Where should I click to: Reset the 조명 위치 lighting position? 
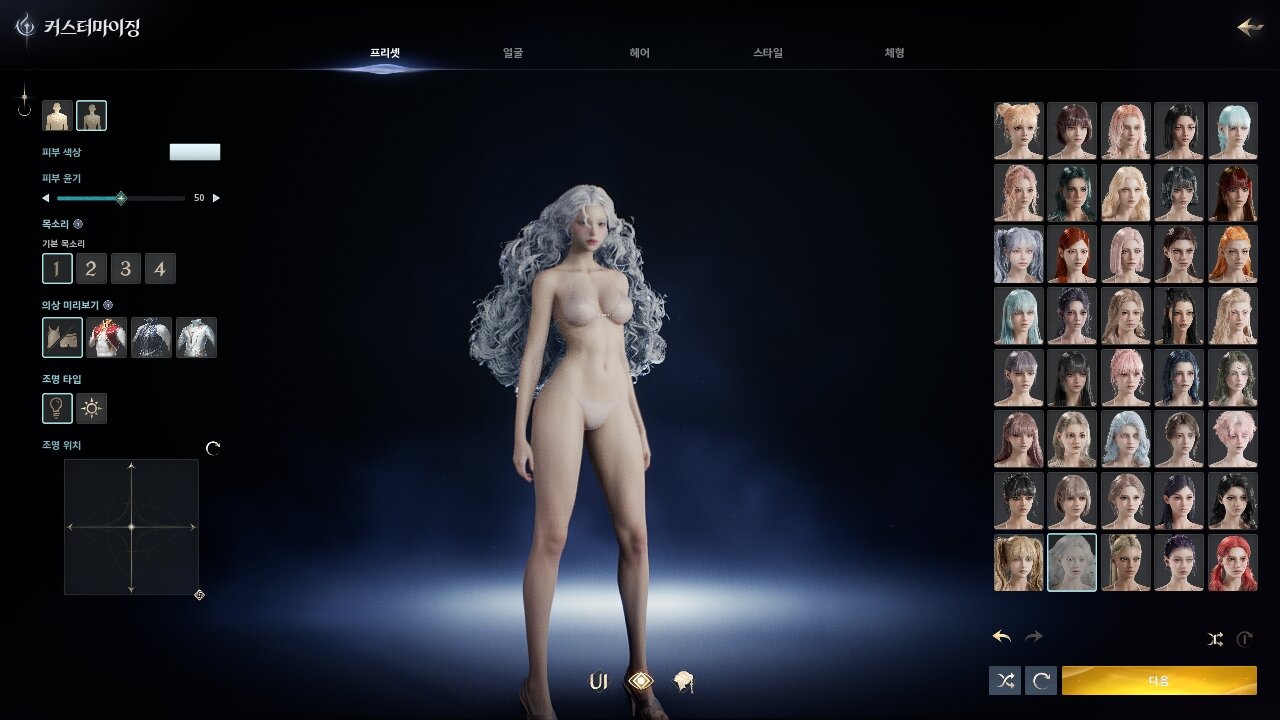(213, 448)
